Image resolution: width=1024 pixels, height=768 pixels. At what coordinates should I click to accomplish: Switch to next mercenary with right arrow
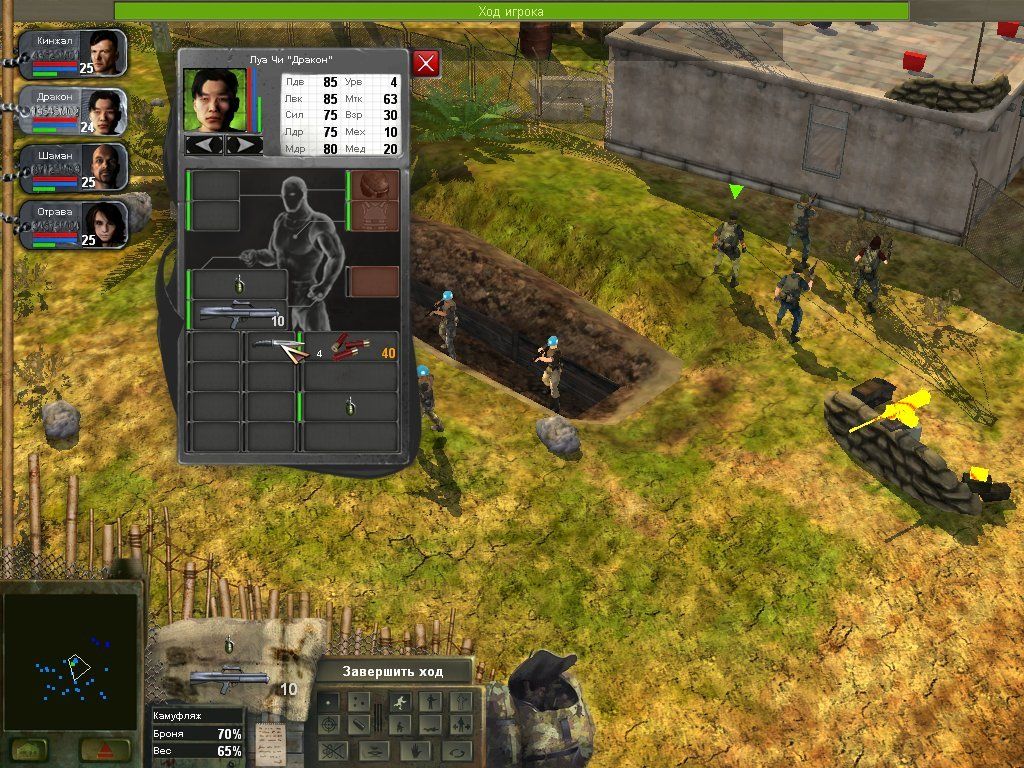click(x=244, y=145)
